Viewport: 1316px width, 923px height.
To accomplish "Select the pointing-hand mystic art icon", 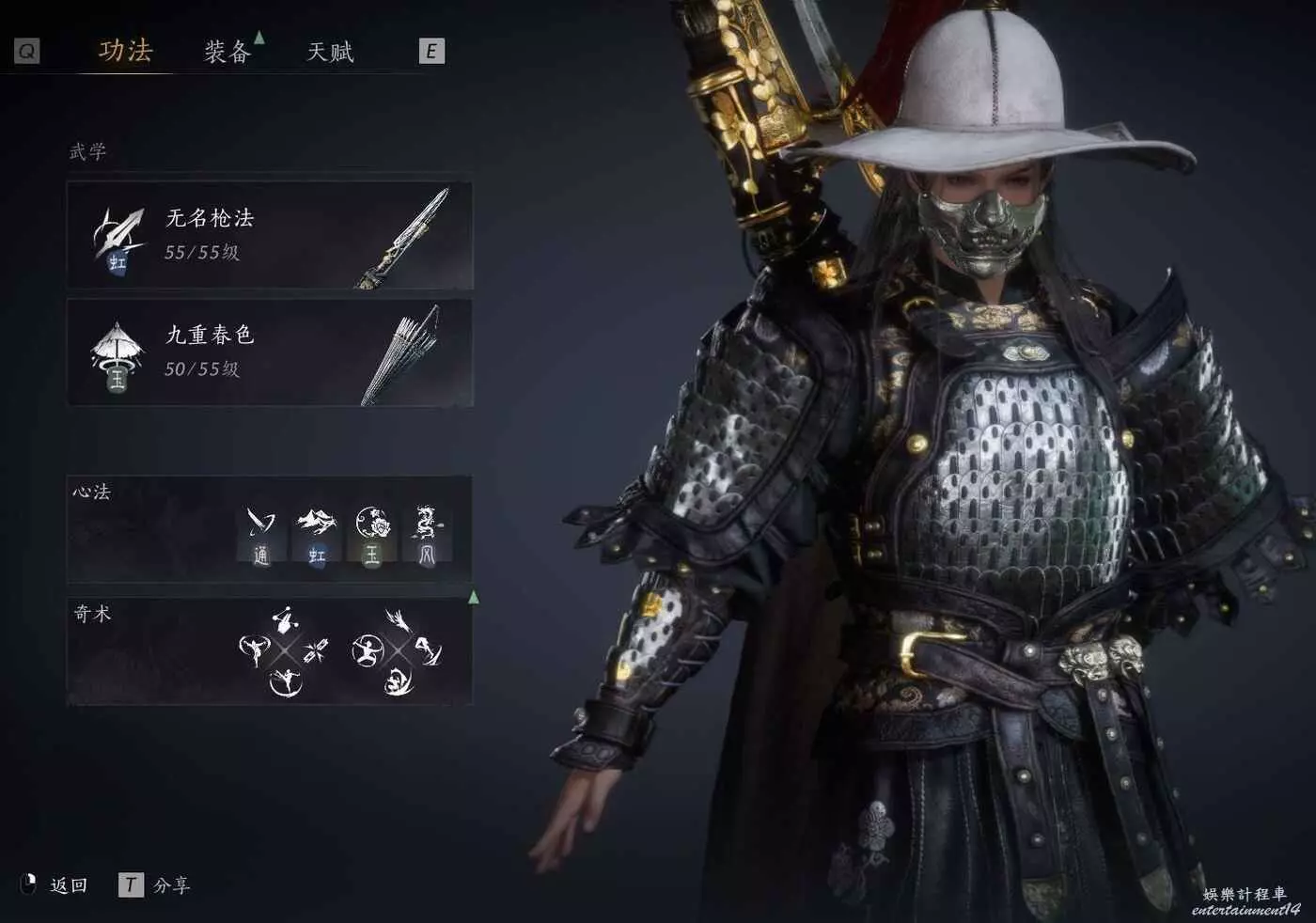I will point(283,620).
